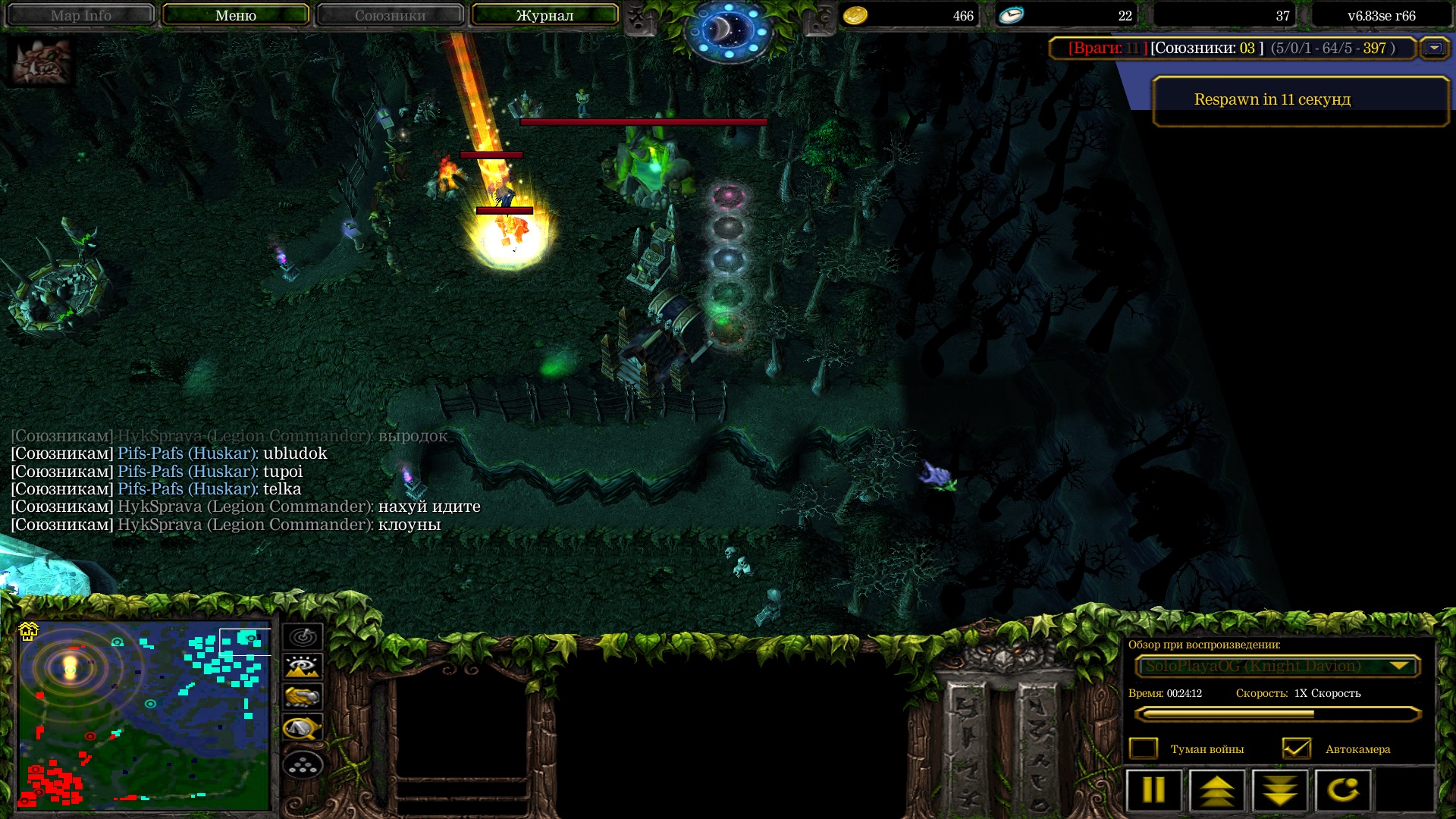Screen dimensions: 1456x819
Task: Click the replay progress bar
Action: pyautogui.click(x=1277, y=714)
